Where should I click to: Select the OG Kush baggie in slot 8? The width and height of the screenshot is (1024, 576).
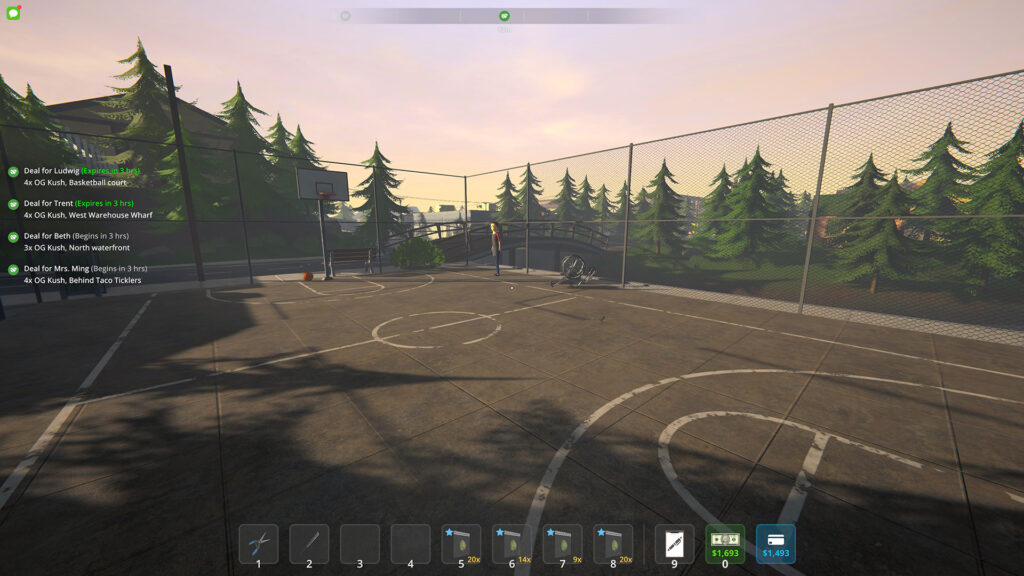(613, 544)
